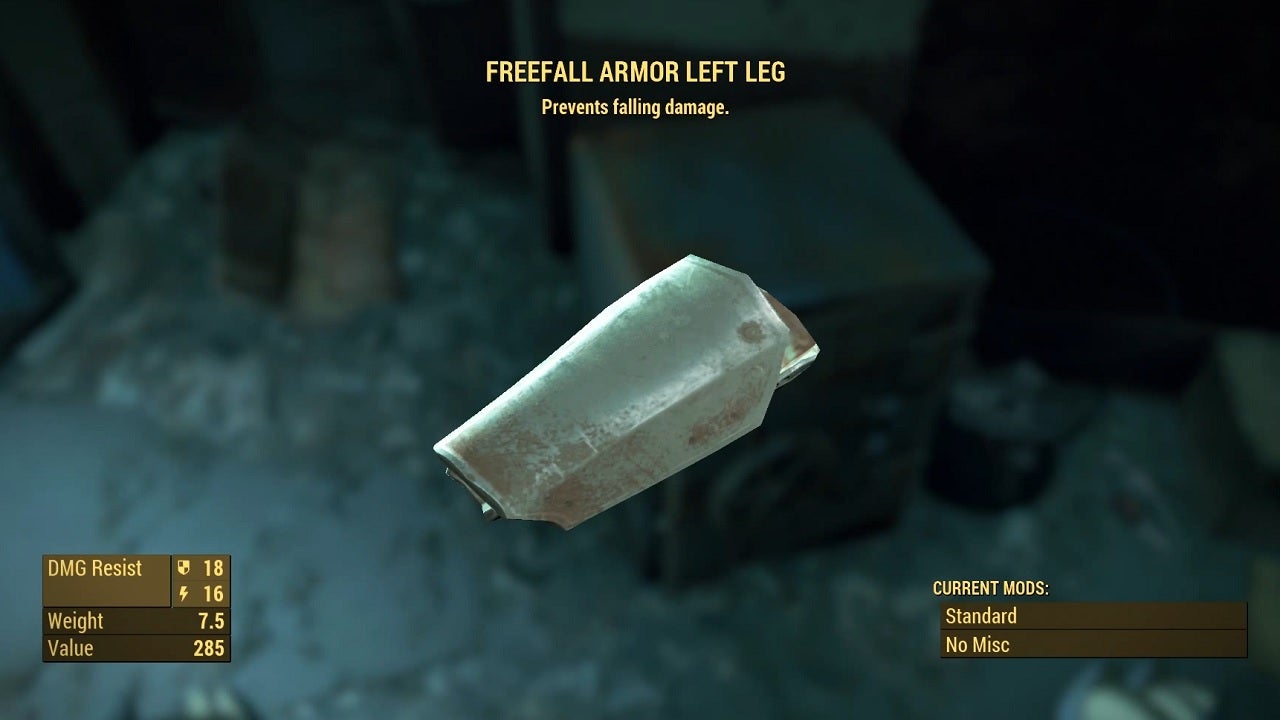Click the resistance value 18
Viewport: 1280px width, 720px height.
pos(215,569)
